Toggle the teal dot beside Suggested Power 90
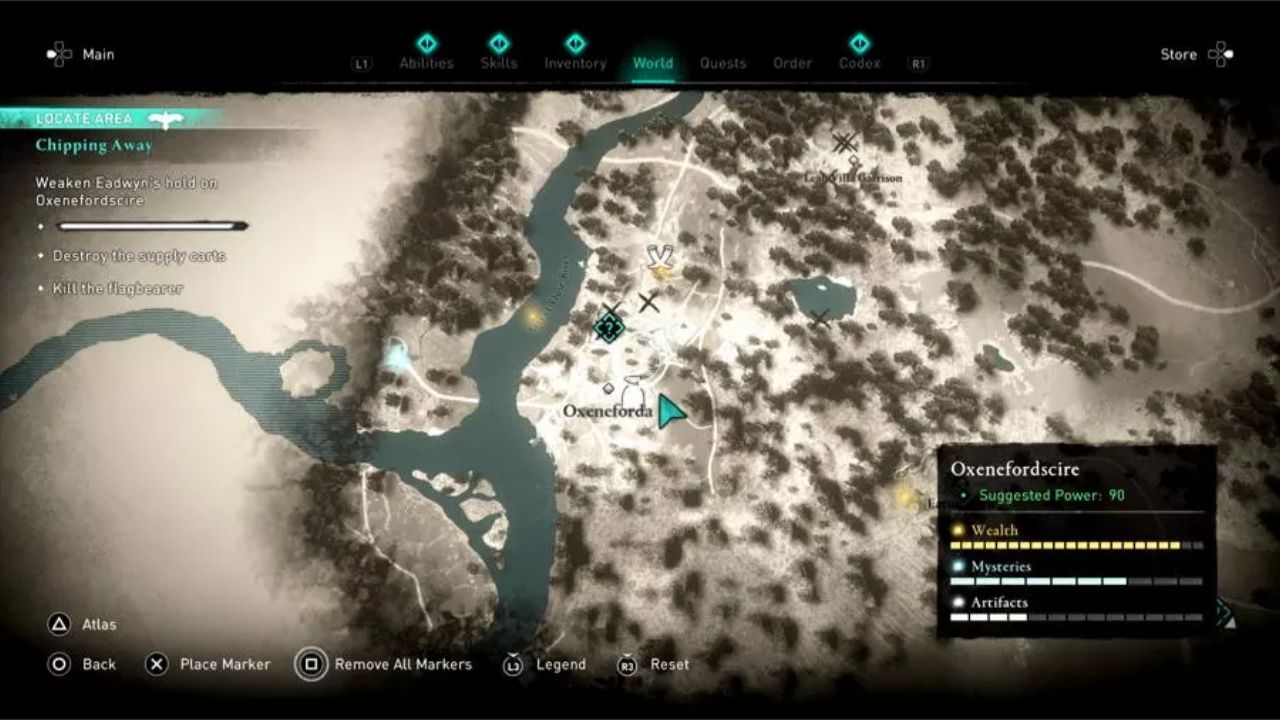 point(964,494)
